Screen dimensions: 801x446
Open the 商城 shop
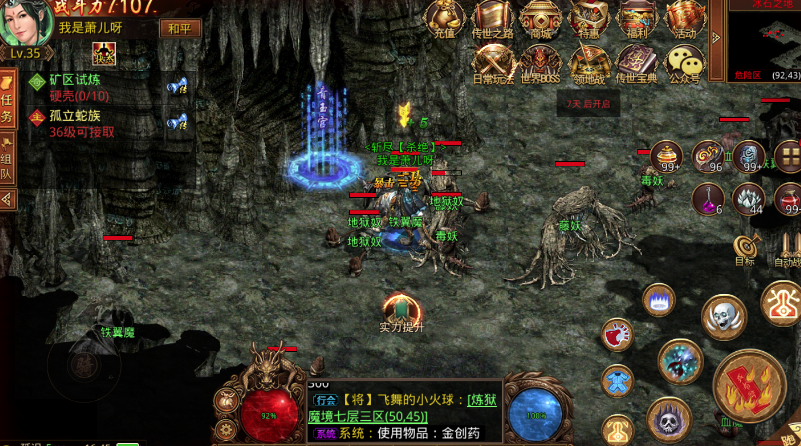541,19
